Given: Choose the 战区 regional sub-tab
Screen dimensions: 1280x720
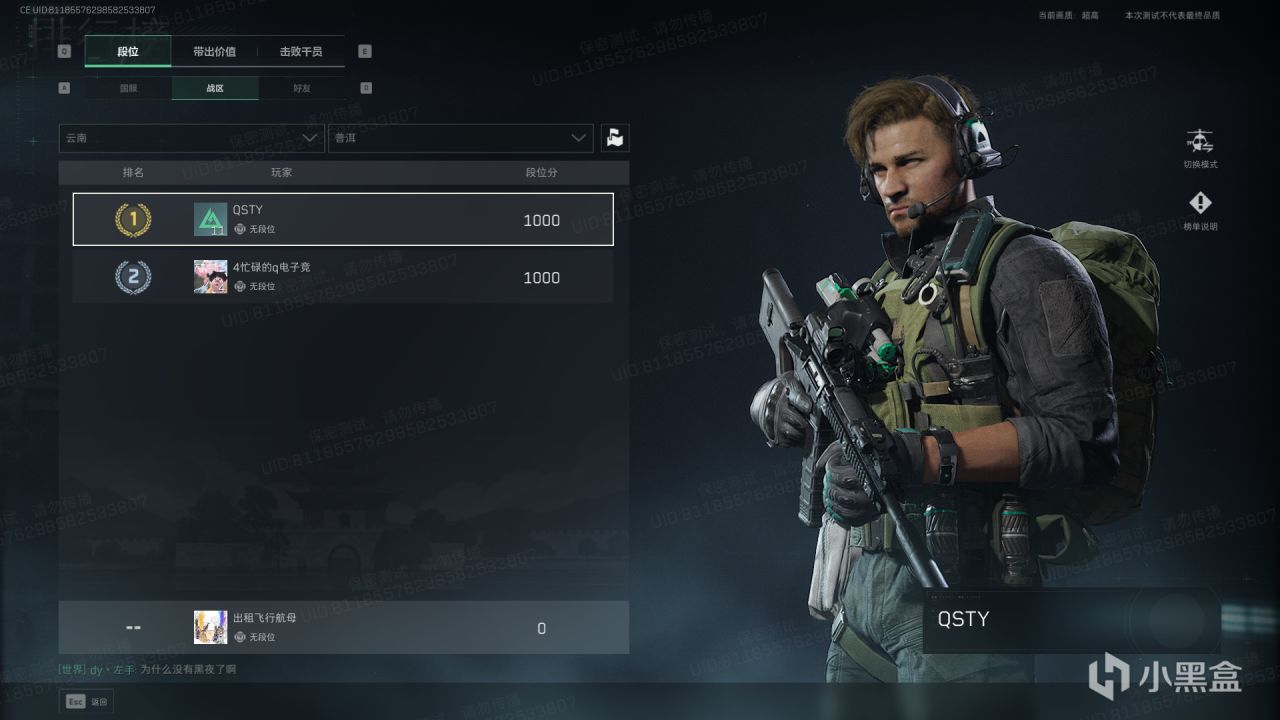Looking at the screenshot, I should tap(215, 88).
